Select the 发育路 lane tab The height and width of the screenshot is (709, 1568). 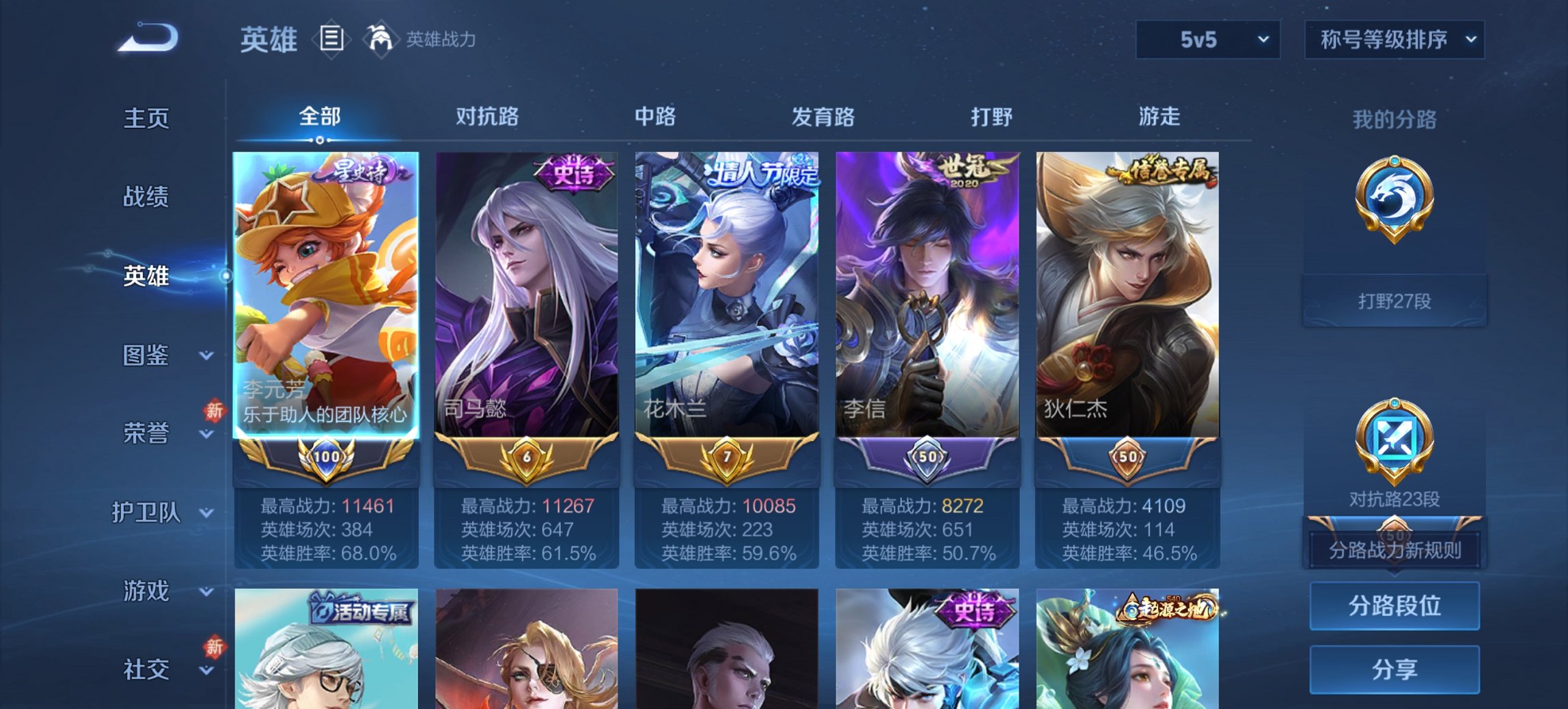[x=823, y=118]
